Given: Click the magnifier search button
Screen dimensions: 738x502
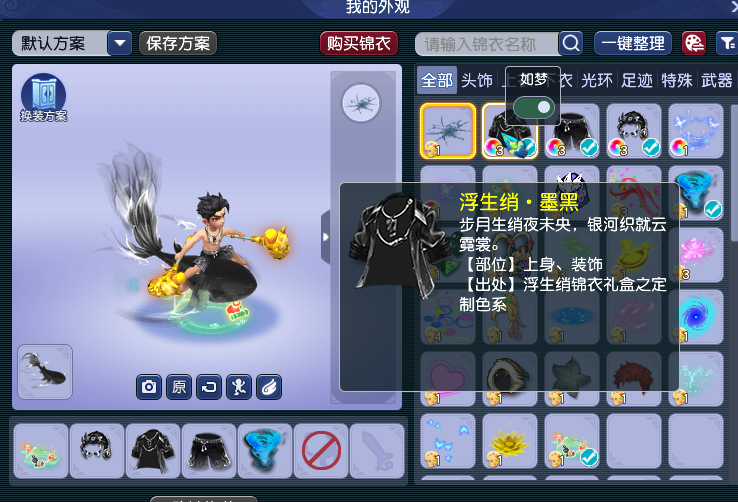Looking at the screenshot, I should pyautogui.click(x=570, y=43).
